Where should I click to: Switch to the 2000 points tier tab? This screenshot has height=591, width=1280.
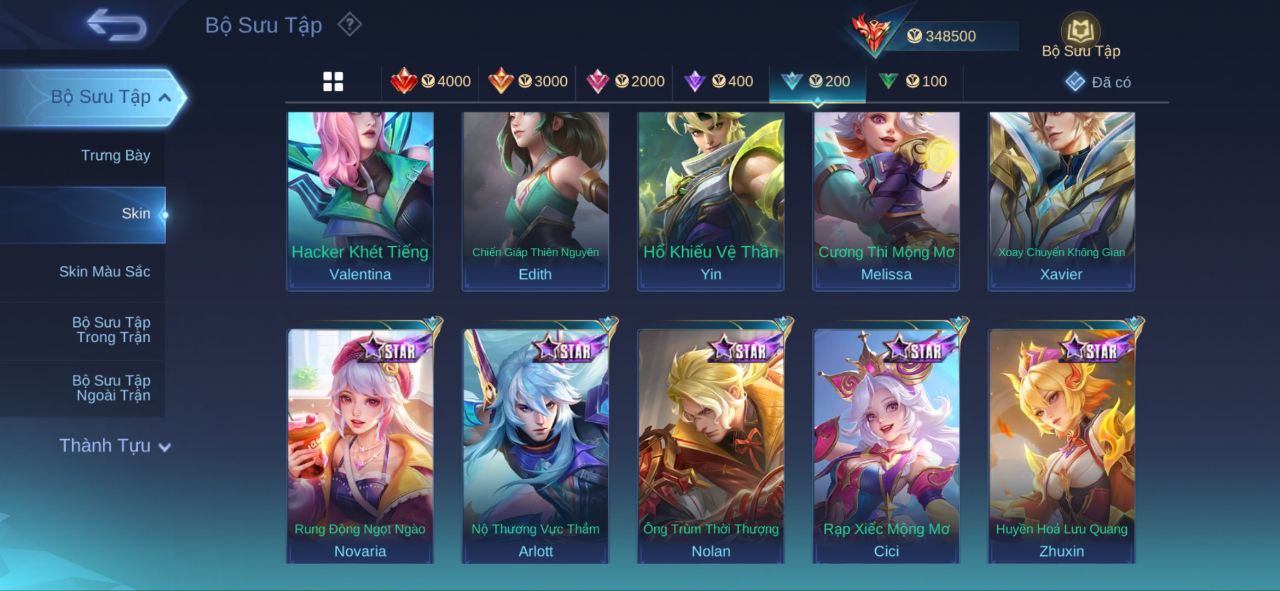tap(625, 82)
